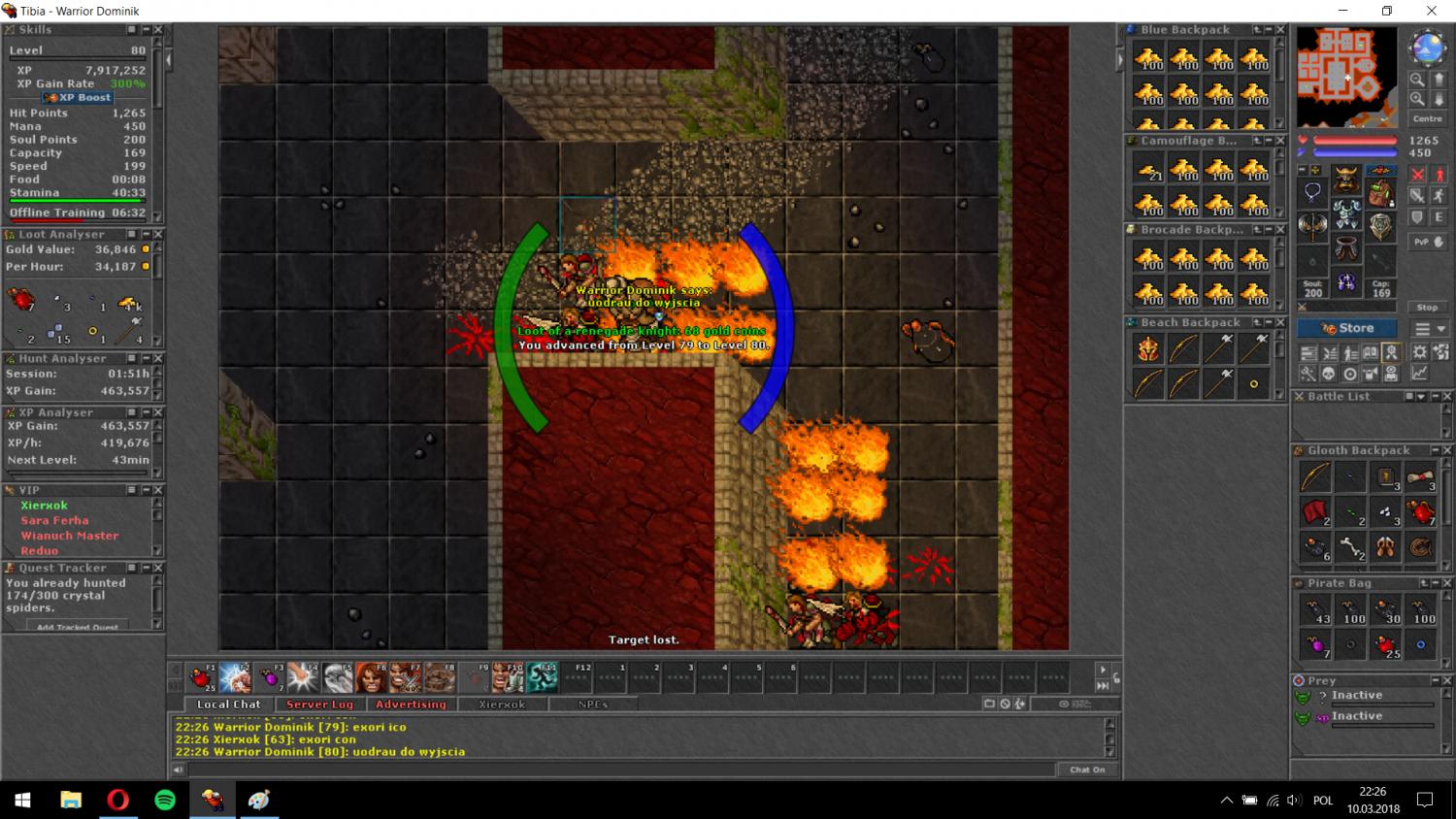Select the Xierxok chat tab

point(502,704)
